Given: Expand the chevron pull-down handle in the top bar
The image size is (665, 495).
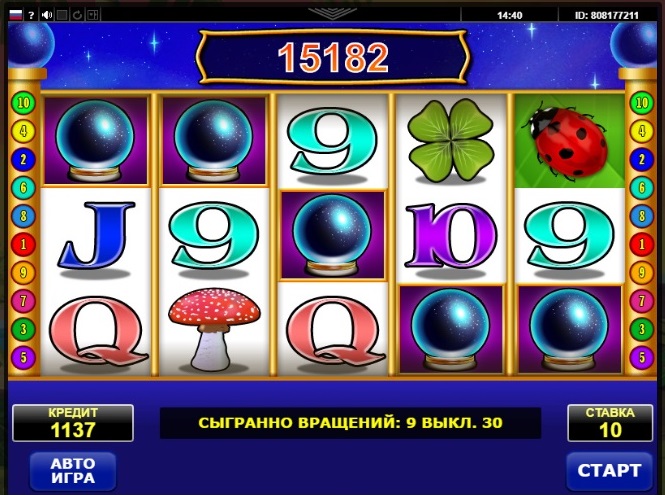Looking at the screenshot, I should click(331, 14).
